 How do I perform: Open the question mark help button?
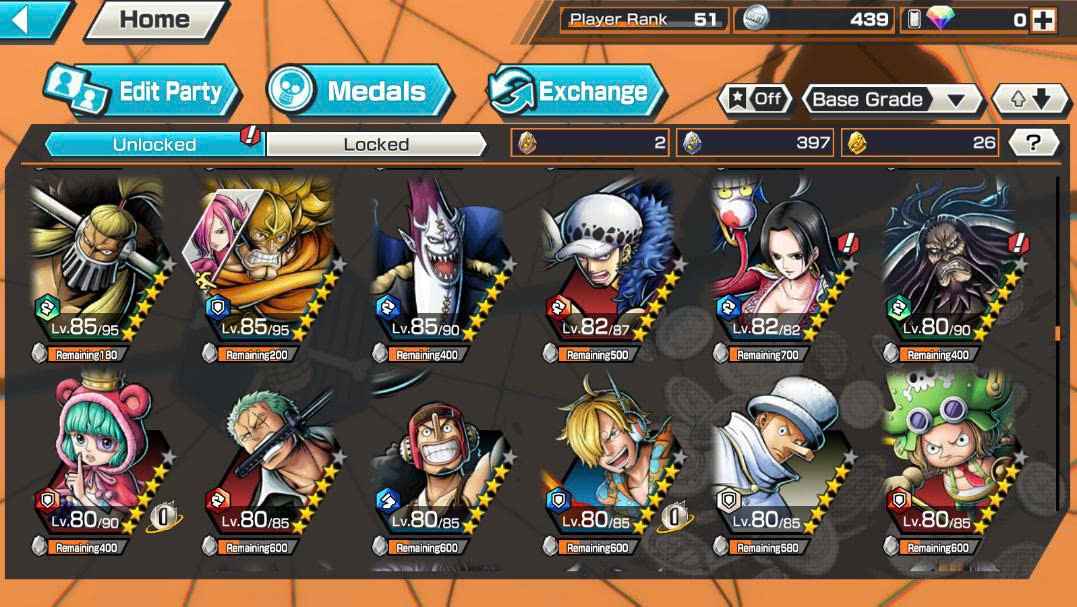[x=1034, y=143]
